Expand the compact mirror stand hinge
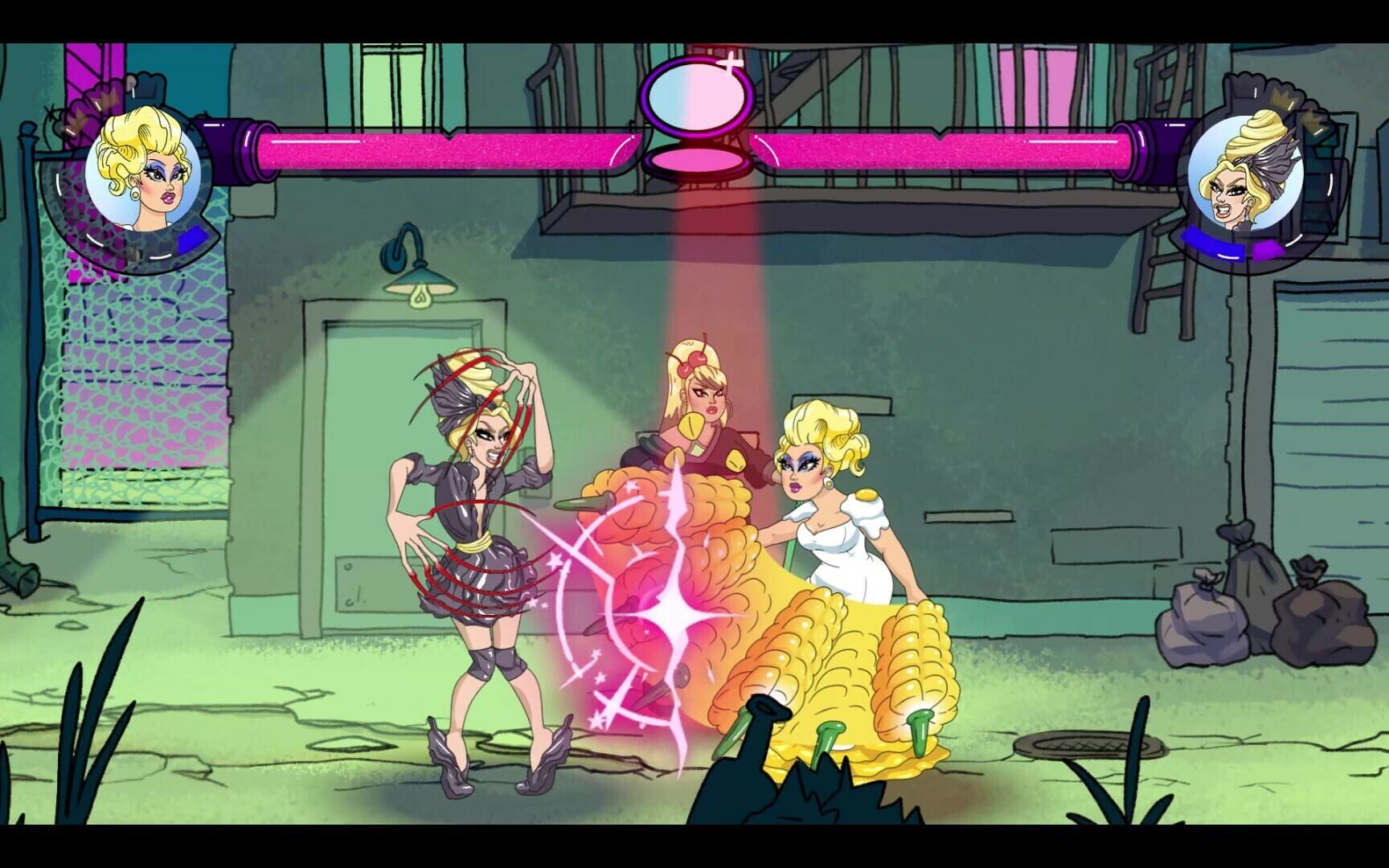The image size is (1389, 868). click(698, 140)
